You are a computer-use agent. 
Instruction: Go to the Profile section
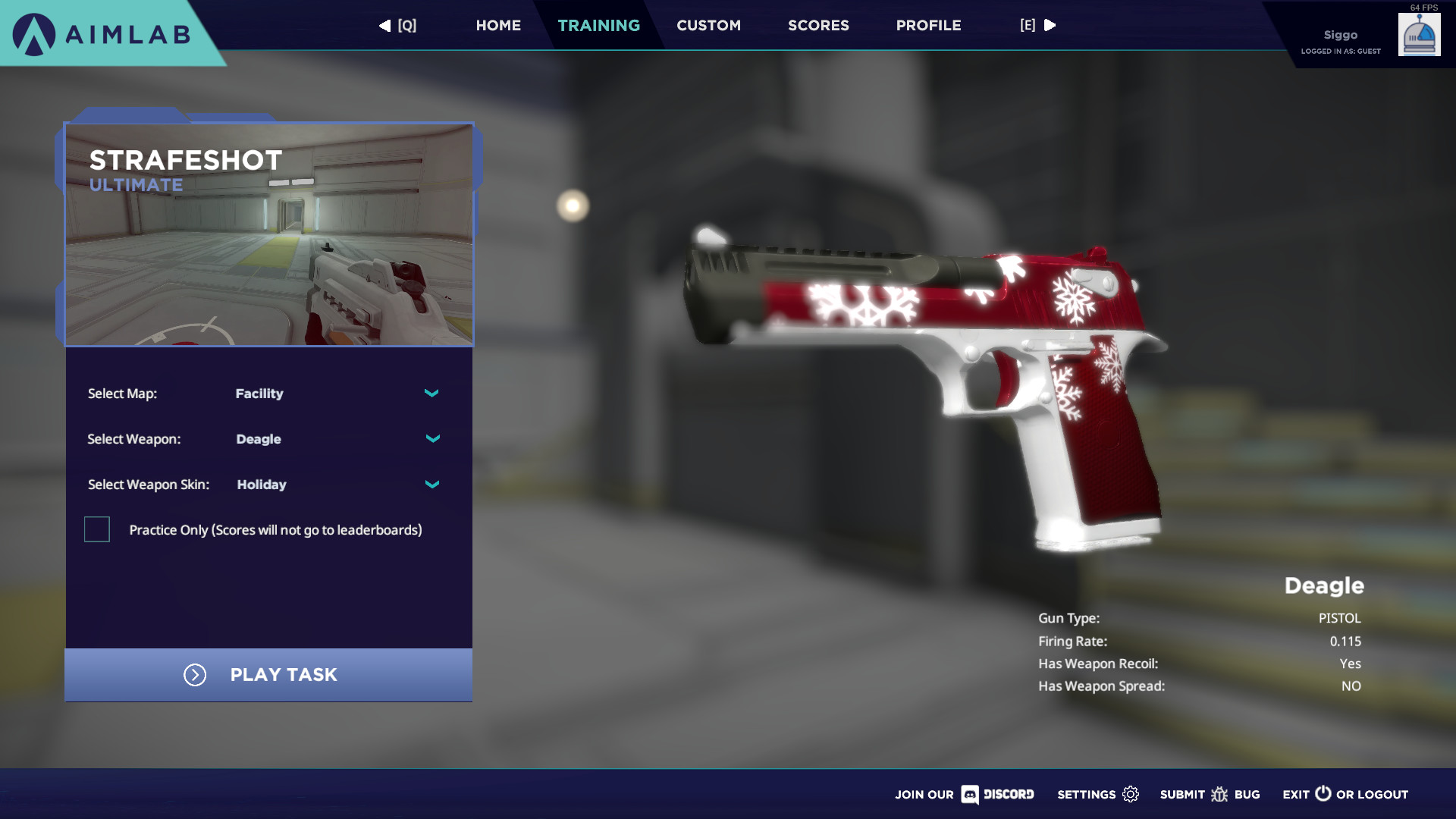click(928, 25)
